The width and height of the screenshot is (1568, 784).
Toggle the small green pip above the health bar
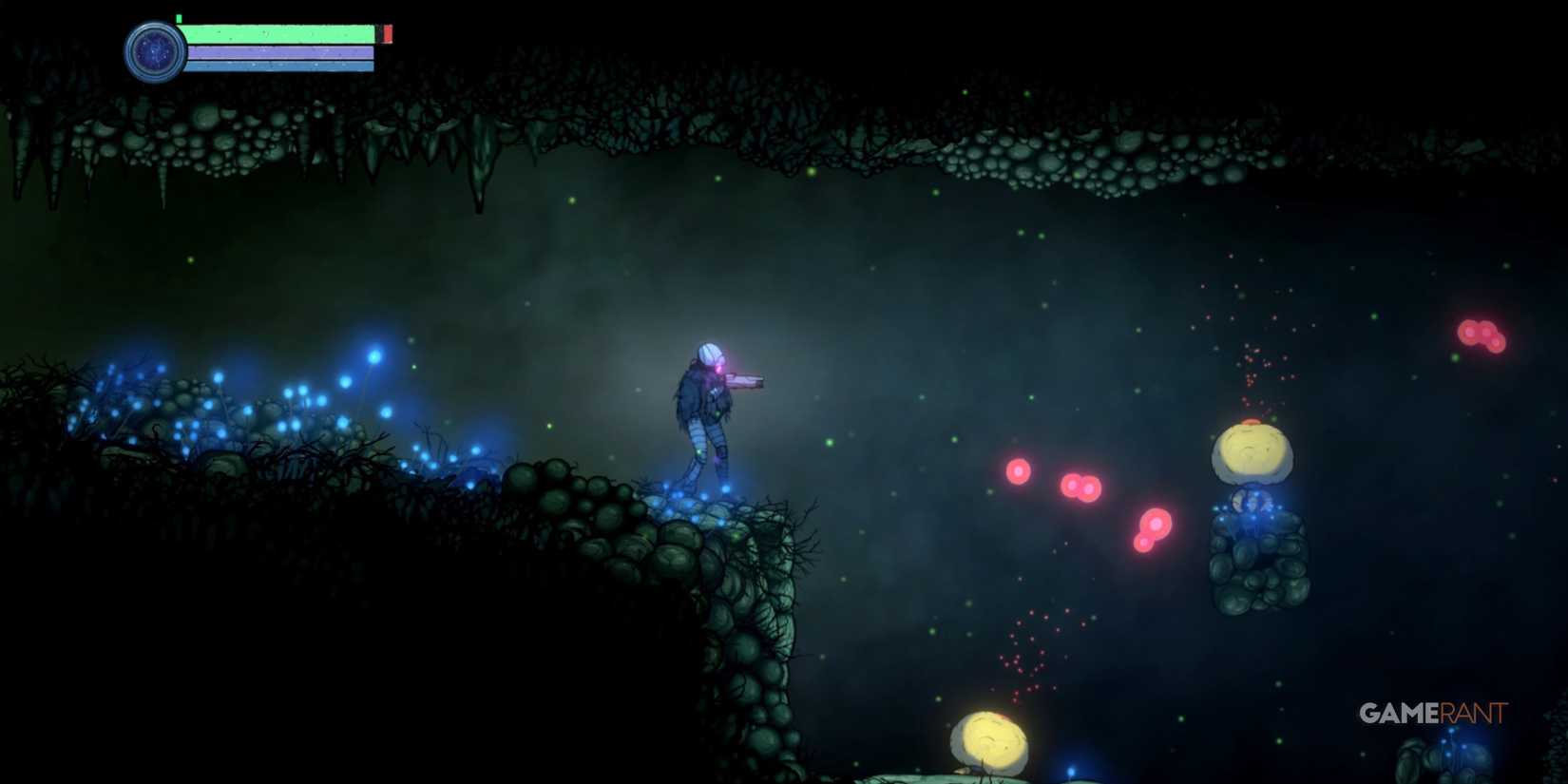178,16
